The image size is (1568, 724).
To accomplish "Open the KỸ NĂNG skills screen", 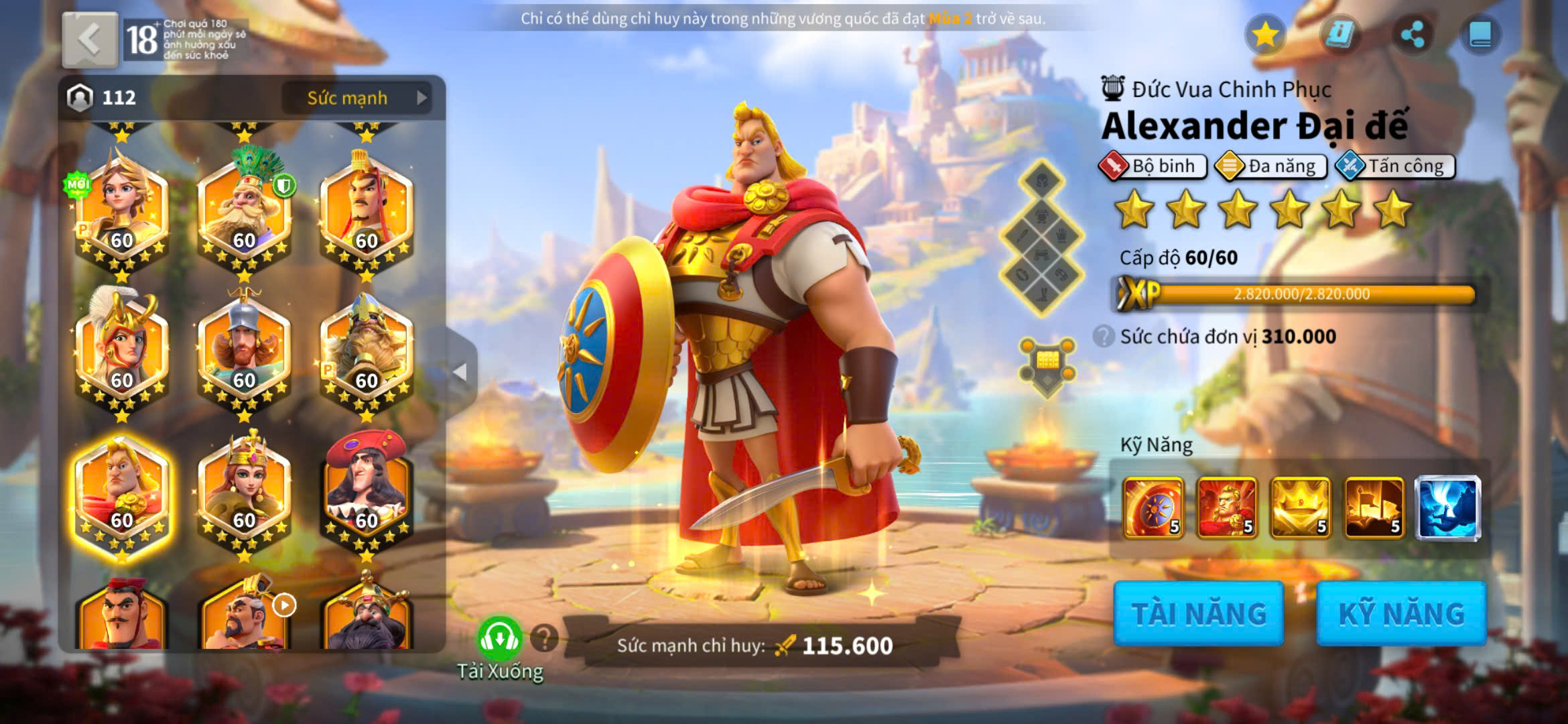I will click(1401, 613).
